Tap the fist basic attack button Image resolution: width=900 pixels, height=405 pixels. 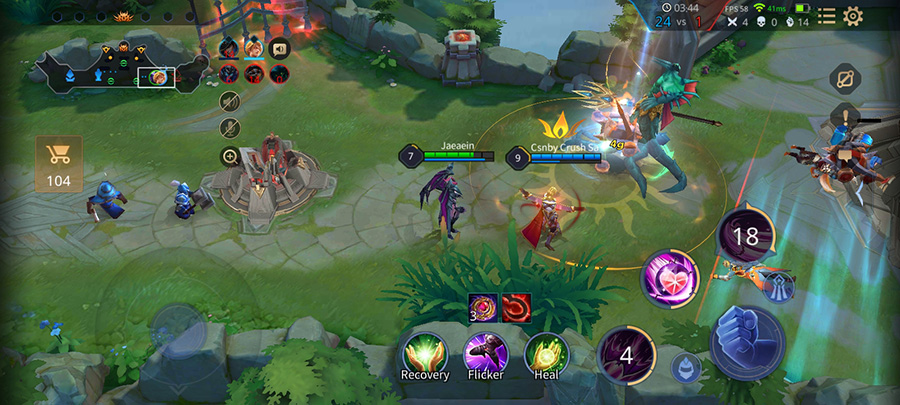click(747, 339)
